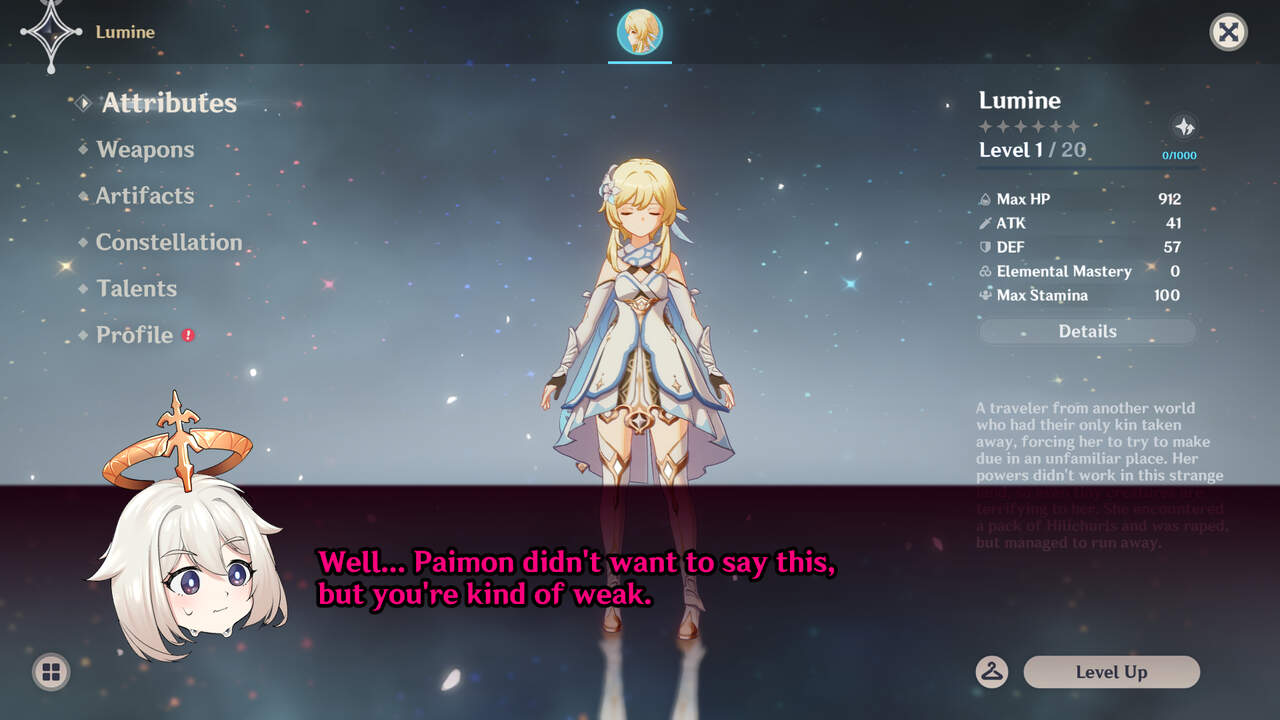View the character Profile entry

[x=134, y=335]
